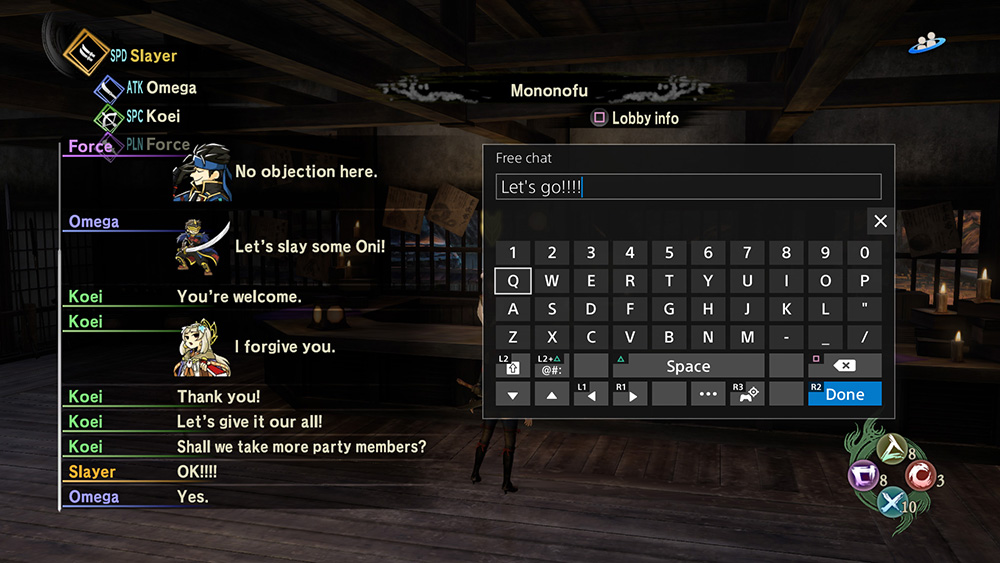Open the three-dots more options key
Image resolution: width=1000 pixels, height=563 pixels.
(x=708, y=394)
